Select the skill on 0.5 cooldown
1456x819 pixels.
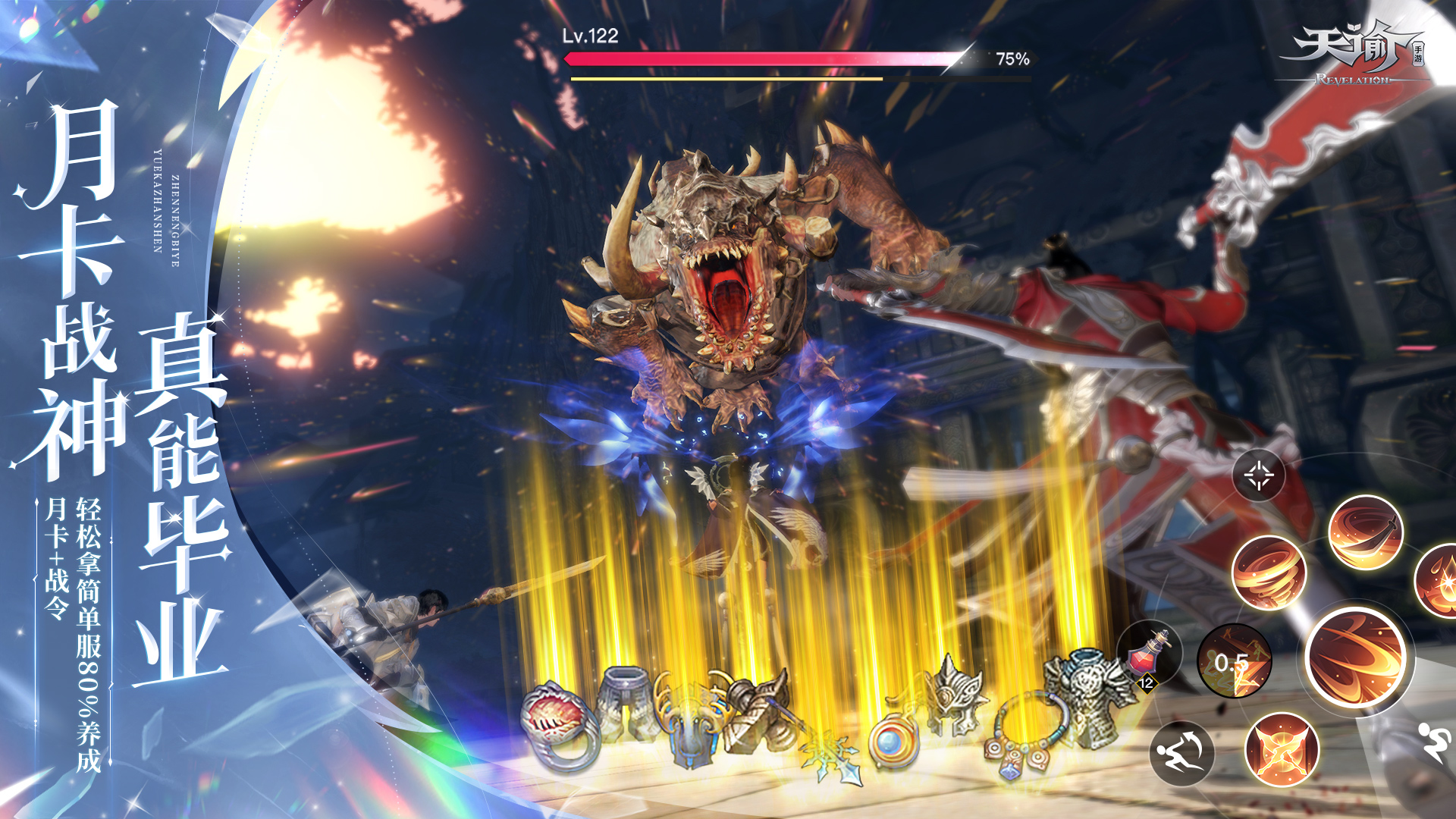1234,661
